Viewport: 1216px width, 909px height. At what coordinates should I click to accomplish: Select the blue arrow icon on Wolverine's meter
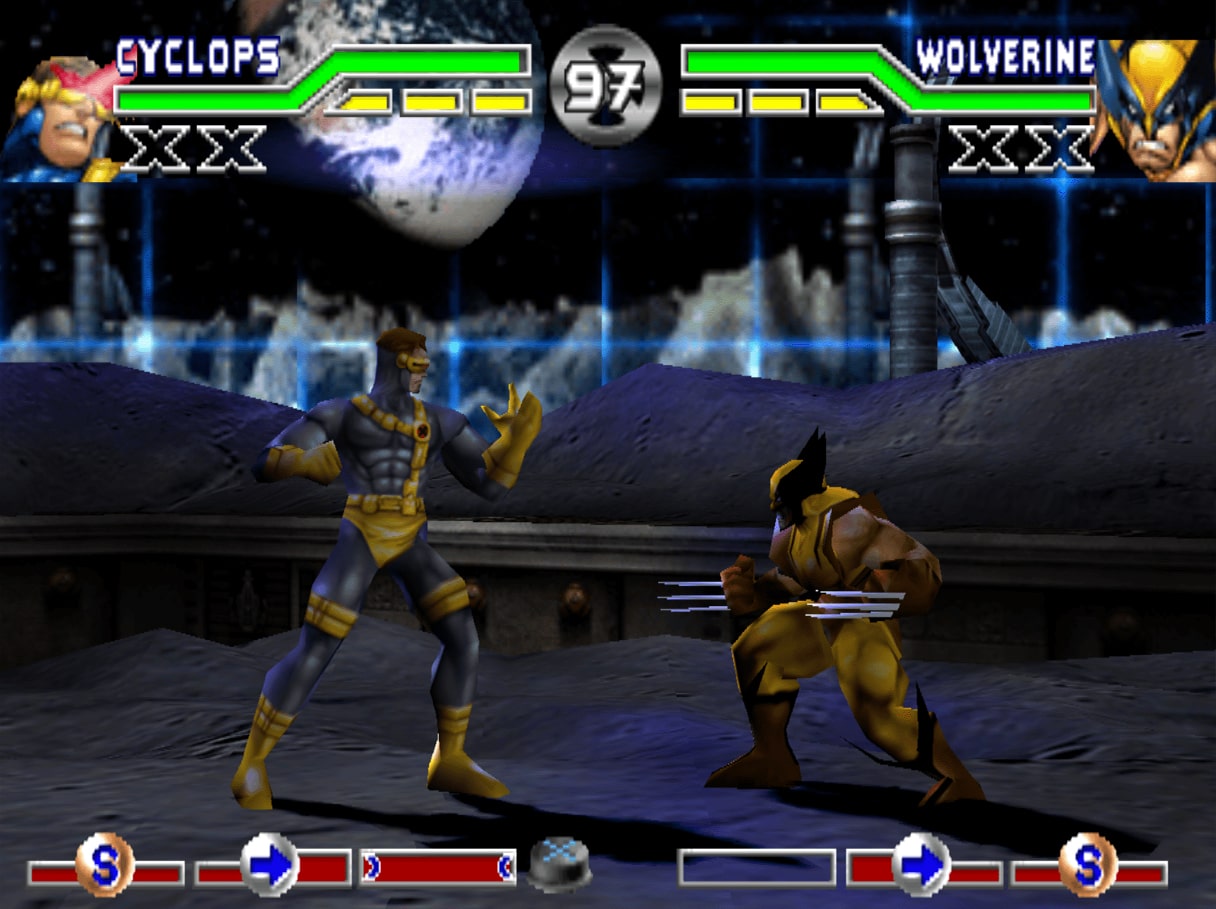point(921,865)
